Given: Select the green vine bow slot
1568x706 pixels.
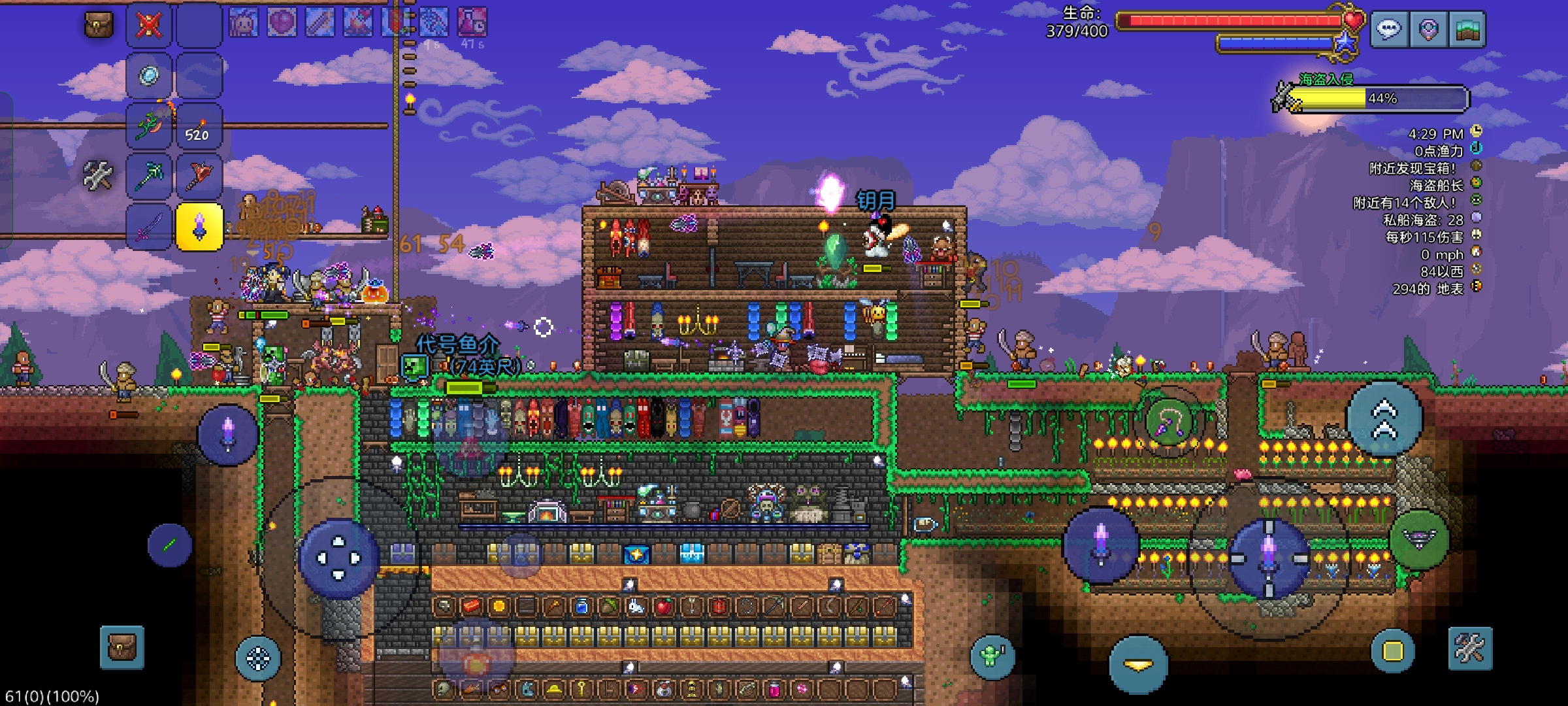Looking at the screenshot, I should 149,125.
